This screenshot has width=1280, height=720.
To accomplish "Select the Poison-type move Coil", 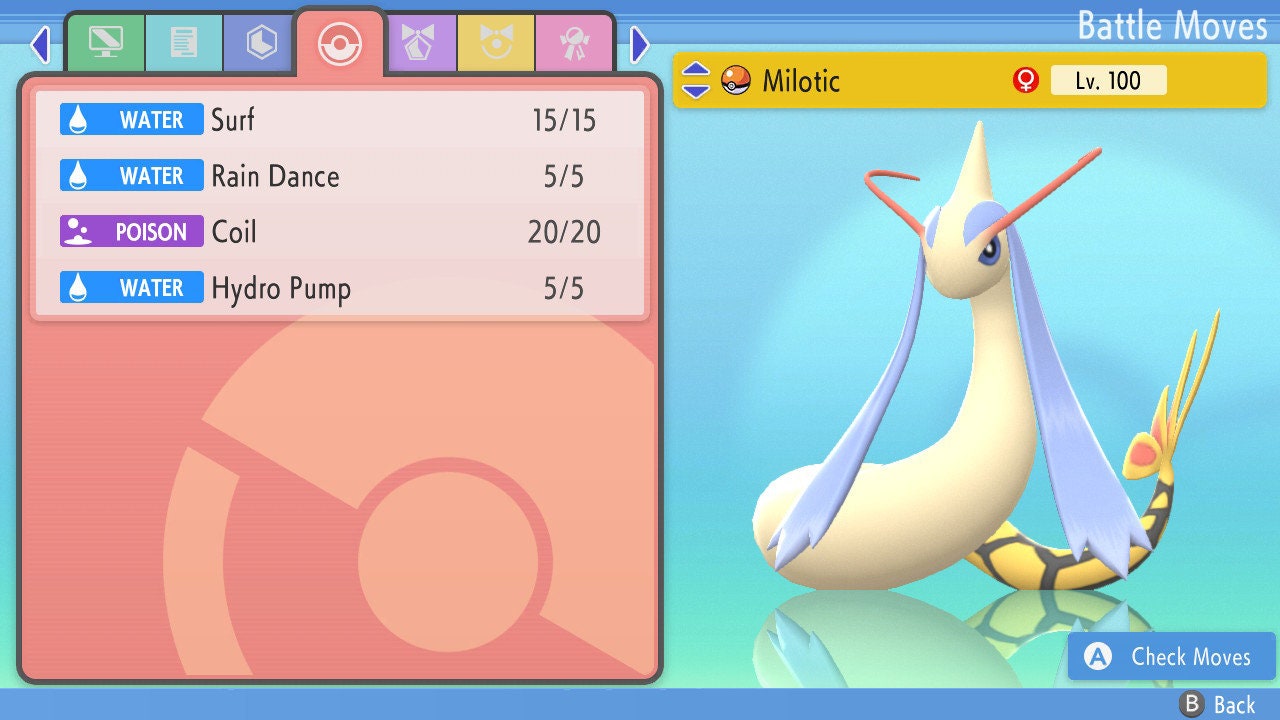I will [x=340, y=233].
